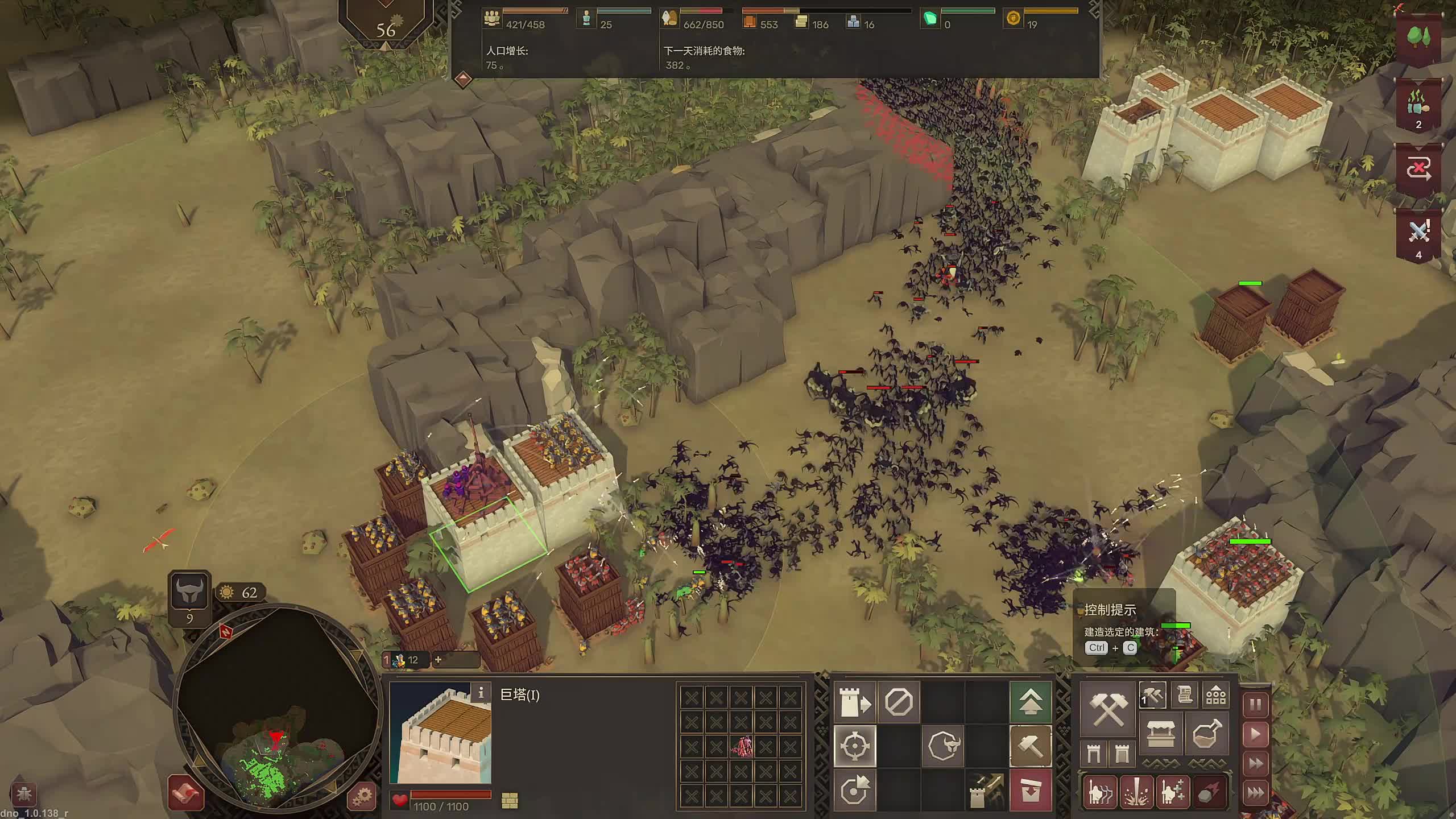Open the crossed hammers build menu
This screenshot has width=1456, height=819.
click(1108, 709)
